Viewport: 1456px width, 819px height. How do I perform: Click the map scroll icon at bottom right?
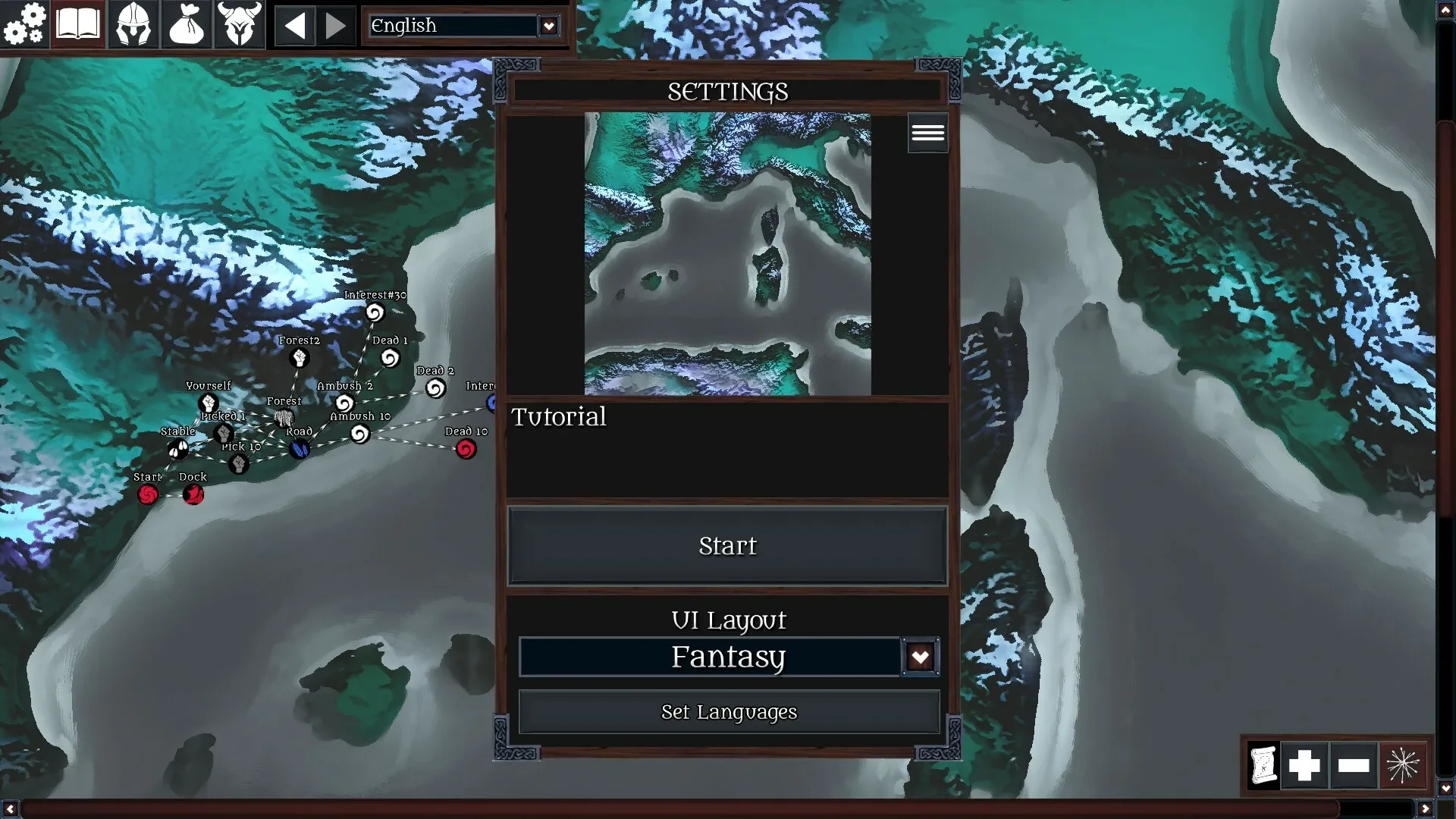point(1263,765)
